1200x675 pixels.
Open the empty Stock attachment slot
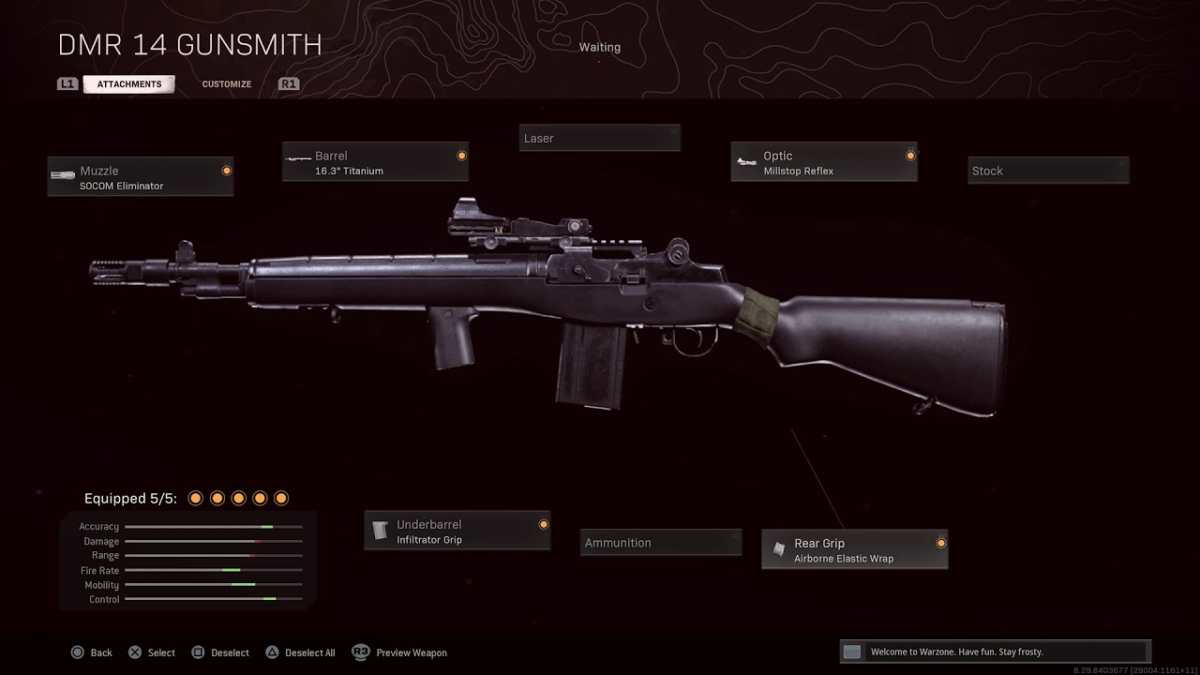coord(1048,171)
